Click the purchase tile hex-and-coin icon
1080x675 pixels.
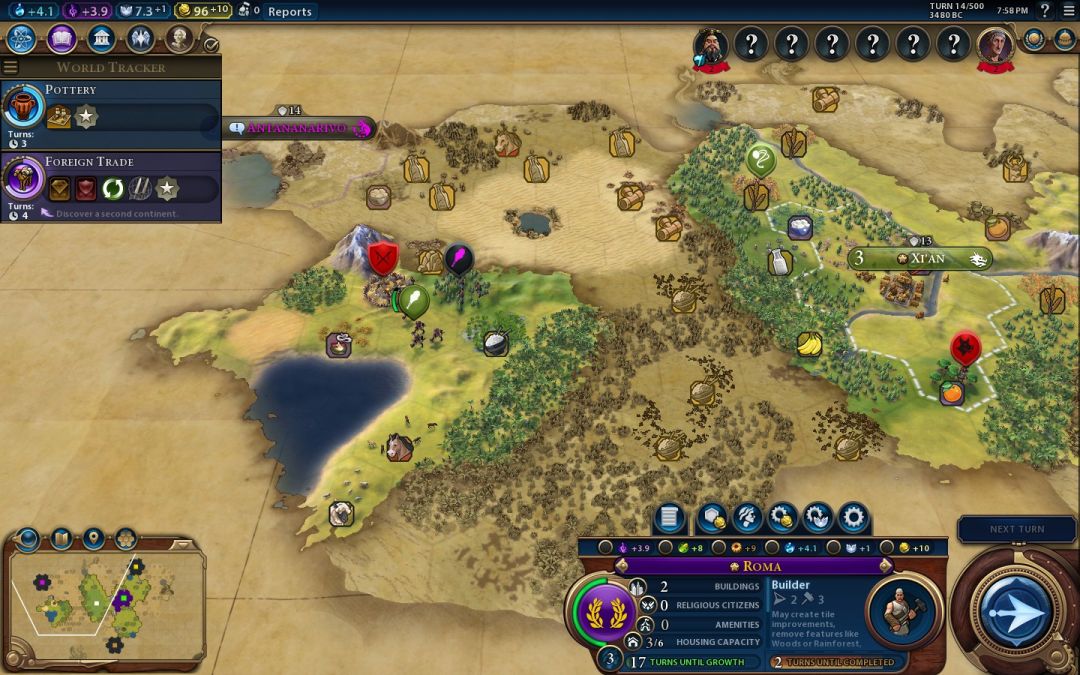tap(710, 518)
